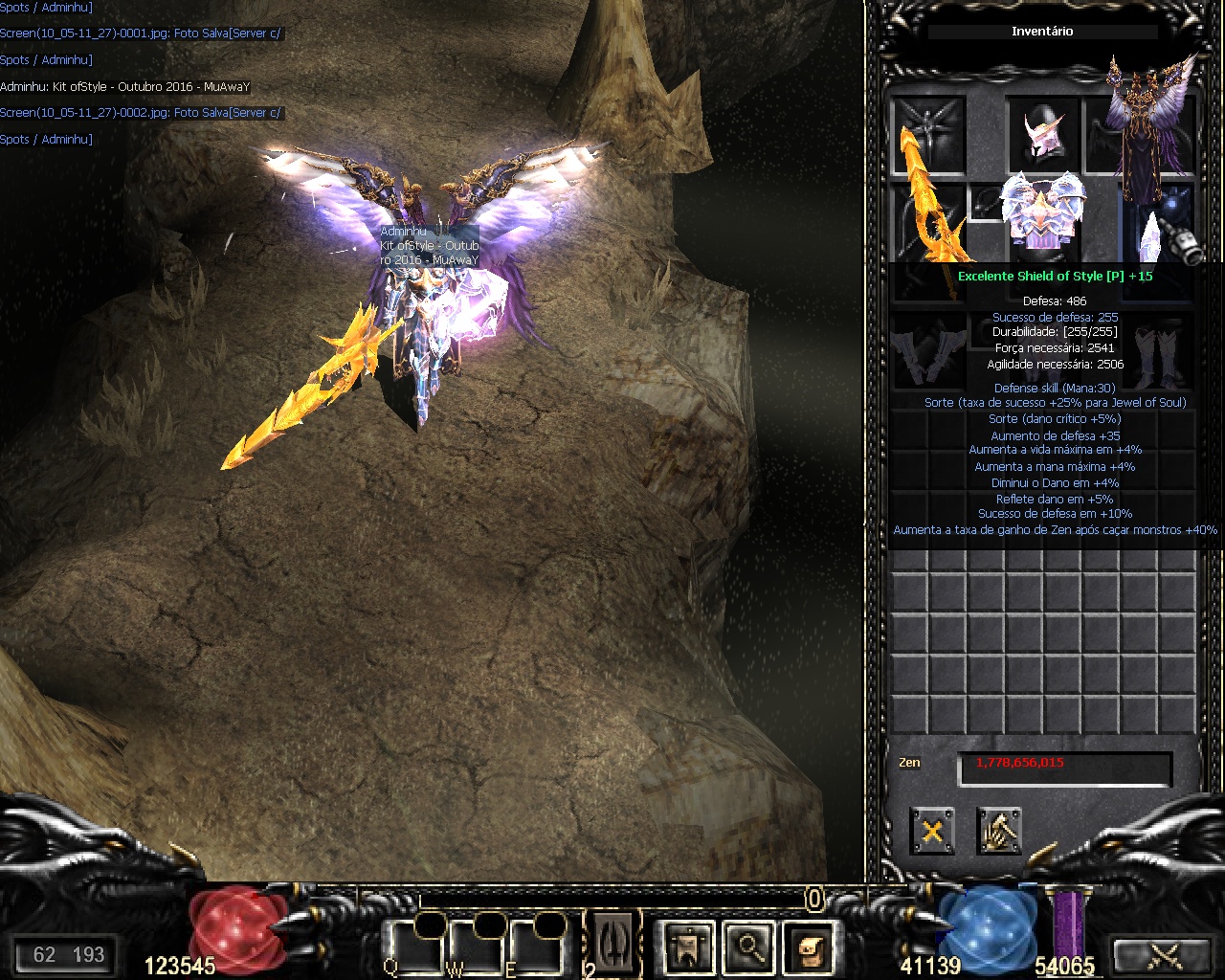Select the equipped chest armor piece

(1042, 212)
